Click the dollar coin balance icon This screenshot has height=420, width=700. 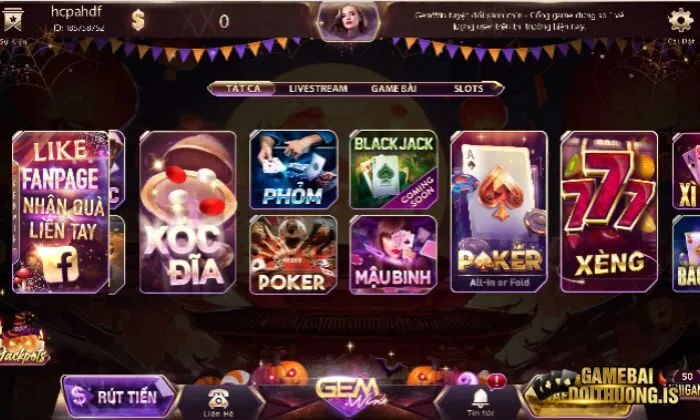(138, 20)
